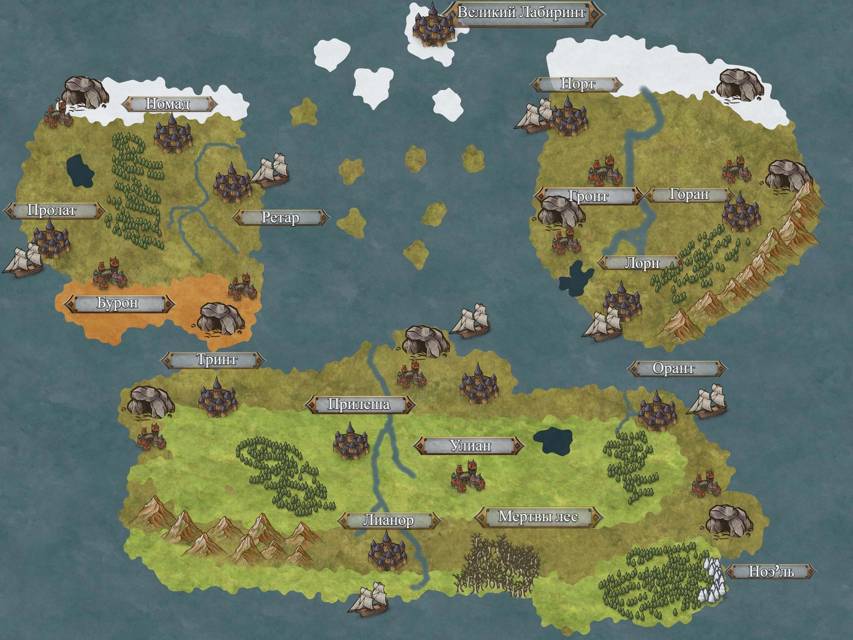Open the Норт location banner
This screenshot has width=853, height=640.
click(x=577, y=85)
